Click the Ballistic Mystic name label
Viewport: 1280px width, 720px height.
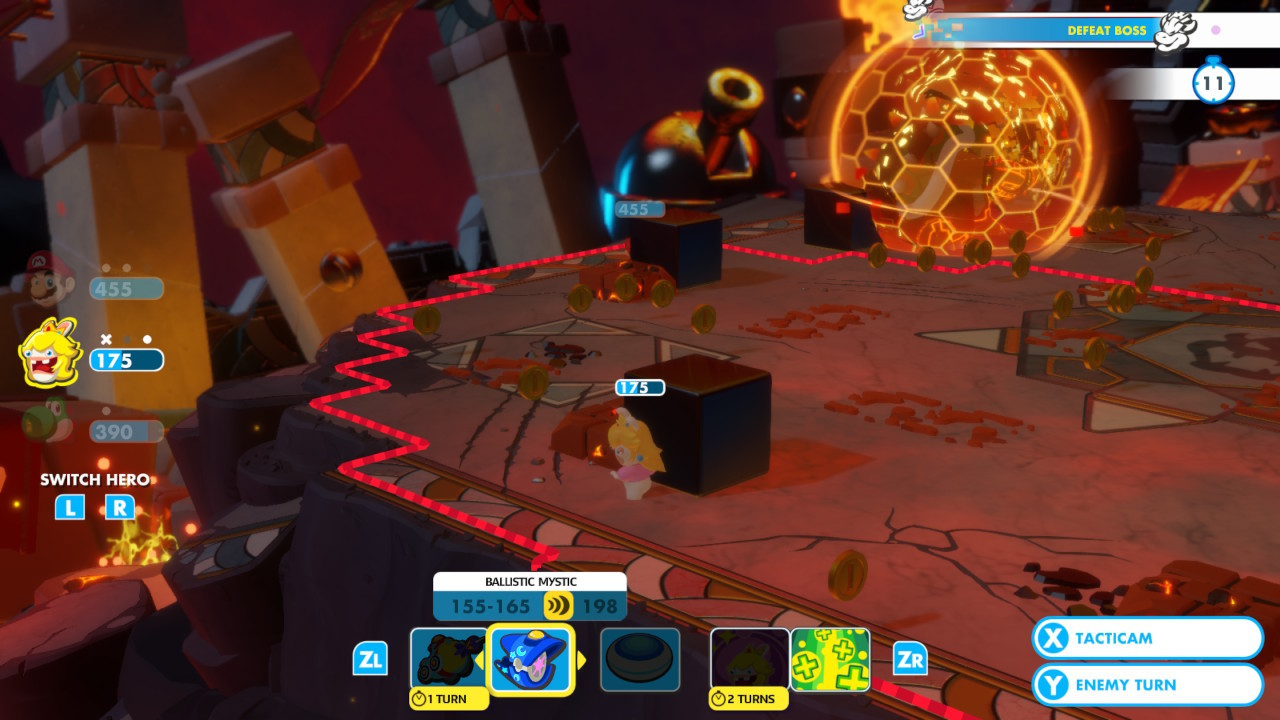[x=528, y=581]
